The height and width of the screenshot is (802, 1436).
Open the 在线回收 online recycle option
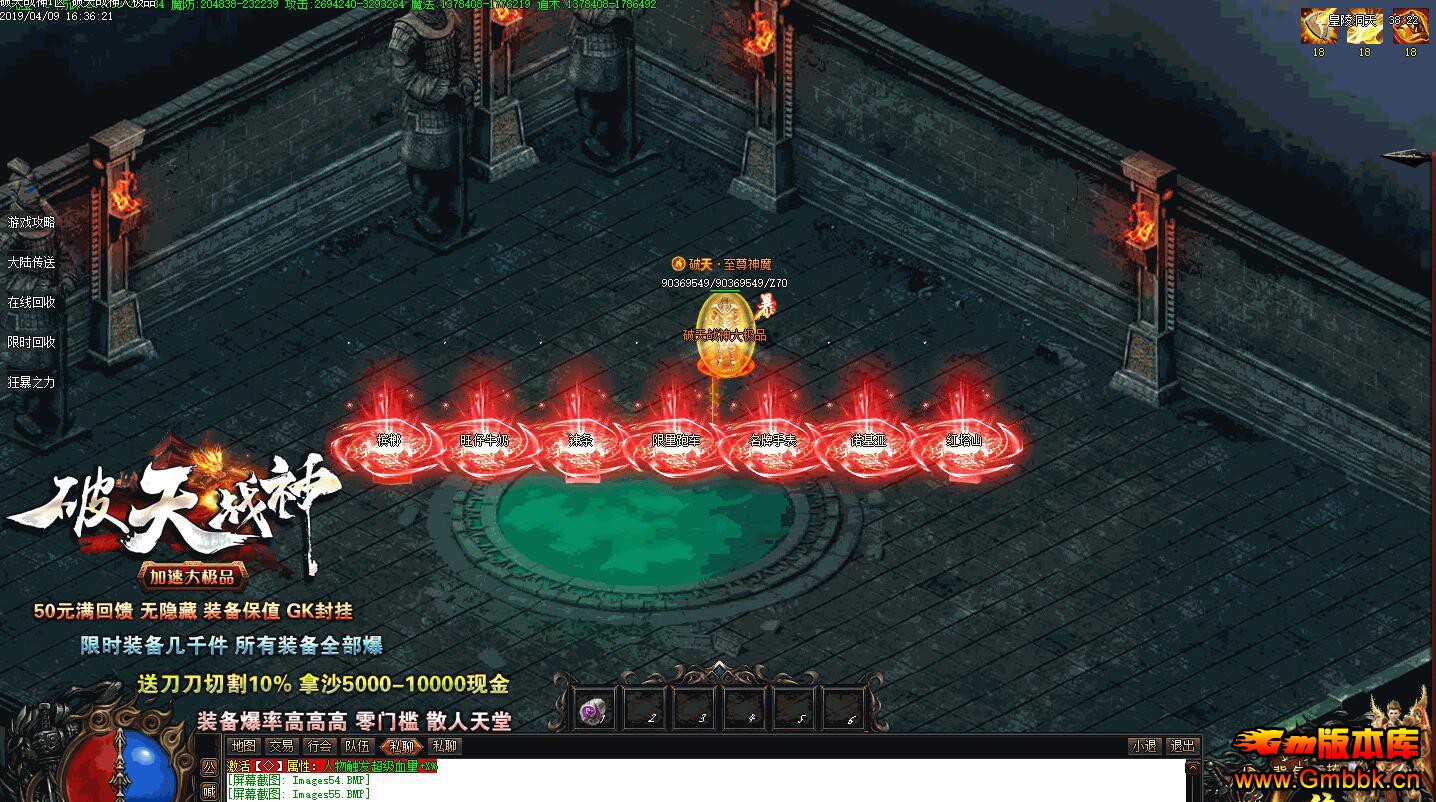[32, 302]
